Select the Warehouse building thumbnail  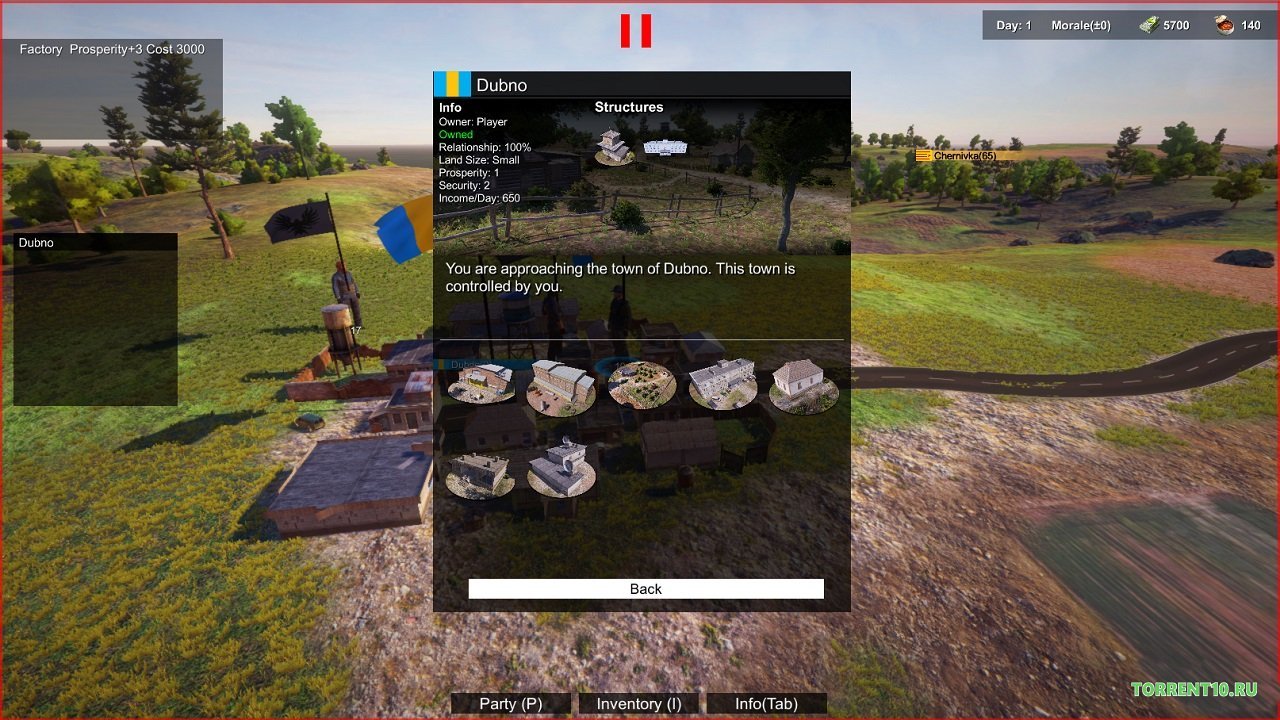point(563,385)
